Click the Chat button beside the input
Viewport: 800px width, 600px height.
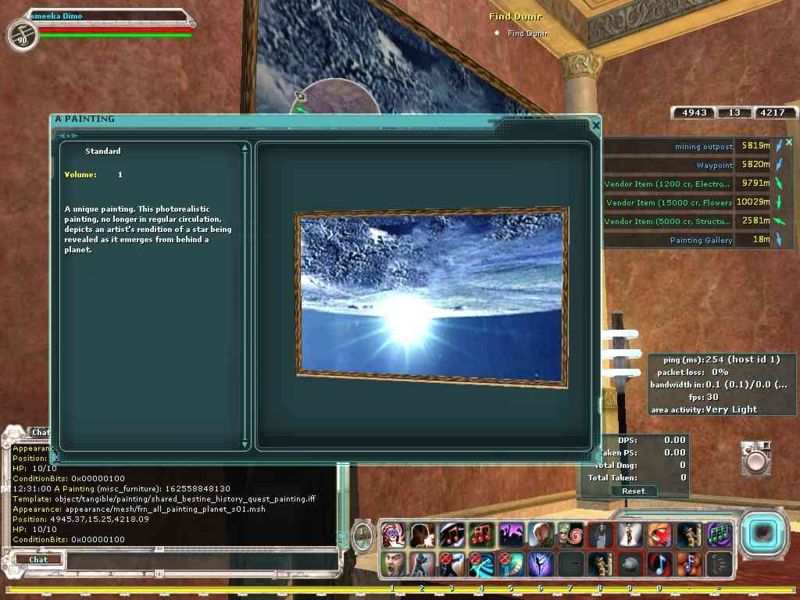pos(38,559)
